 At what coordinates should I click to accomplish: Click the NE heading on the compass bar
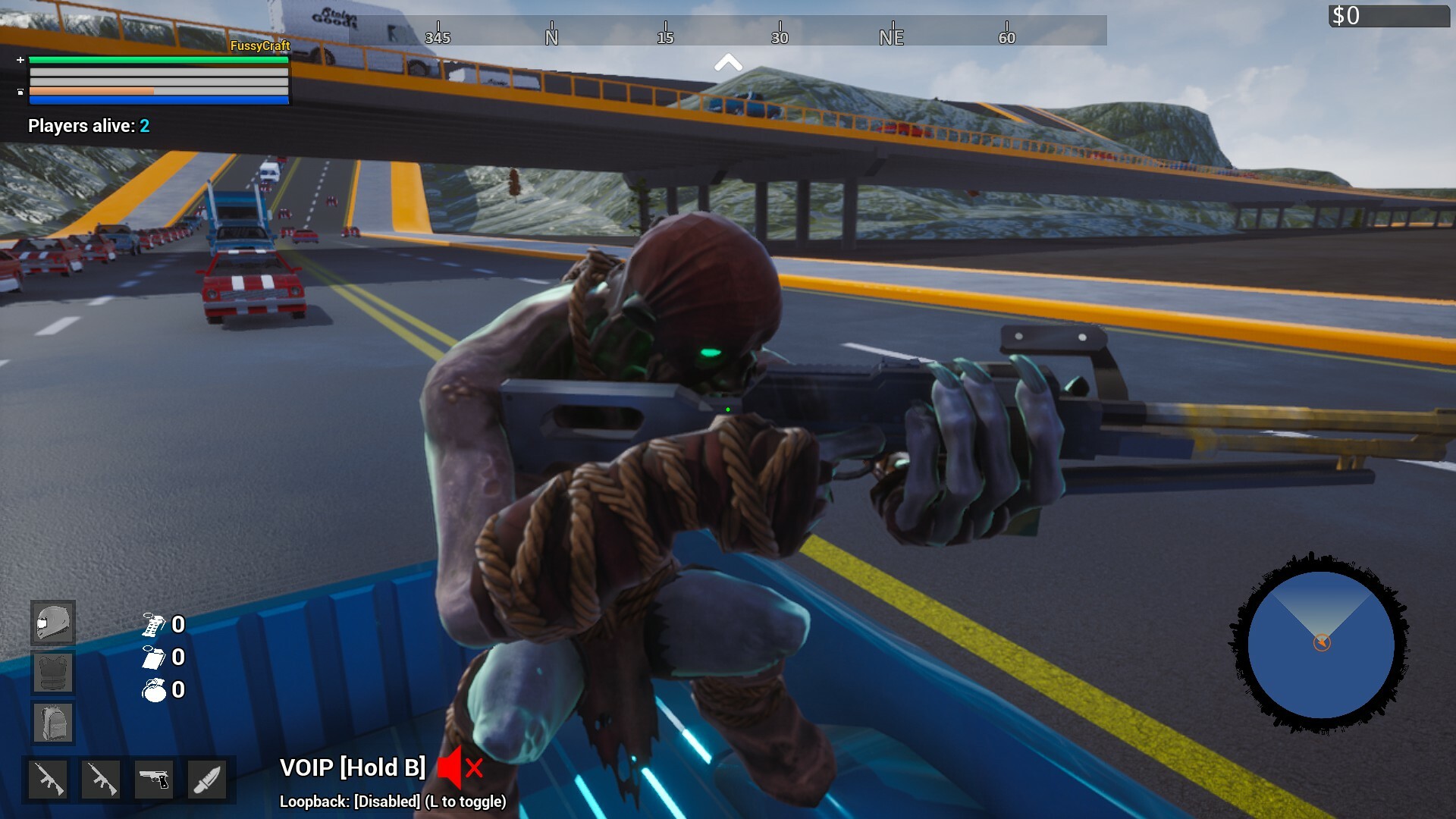[892, 35]
